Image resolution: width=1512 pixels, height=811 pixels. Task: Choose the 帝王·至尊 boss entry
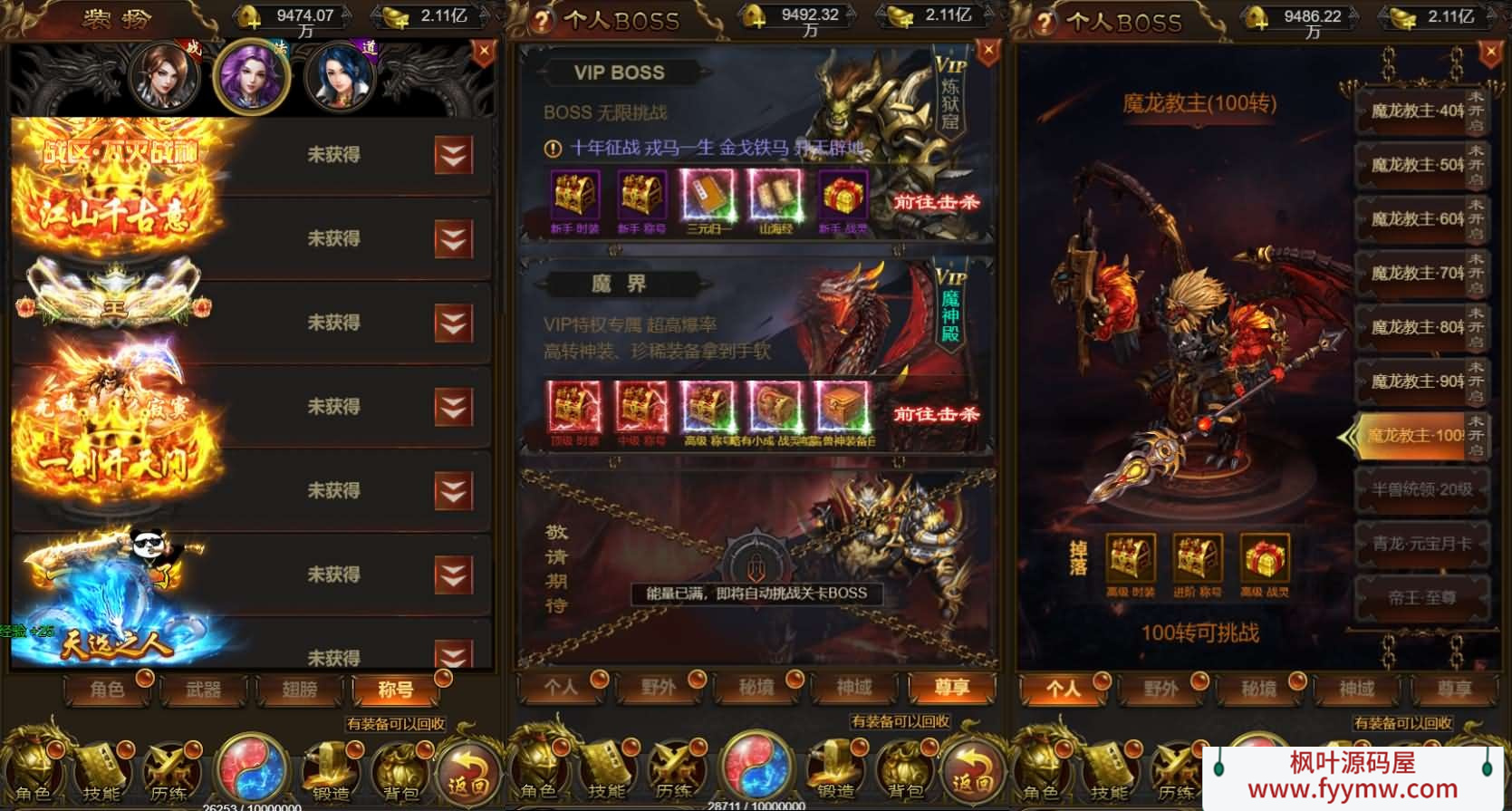pos(1421,598)
